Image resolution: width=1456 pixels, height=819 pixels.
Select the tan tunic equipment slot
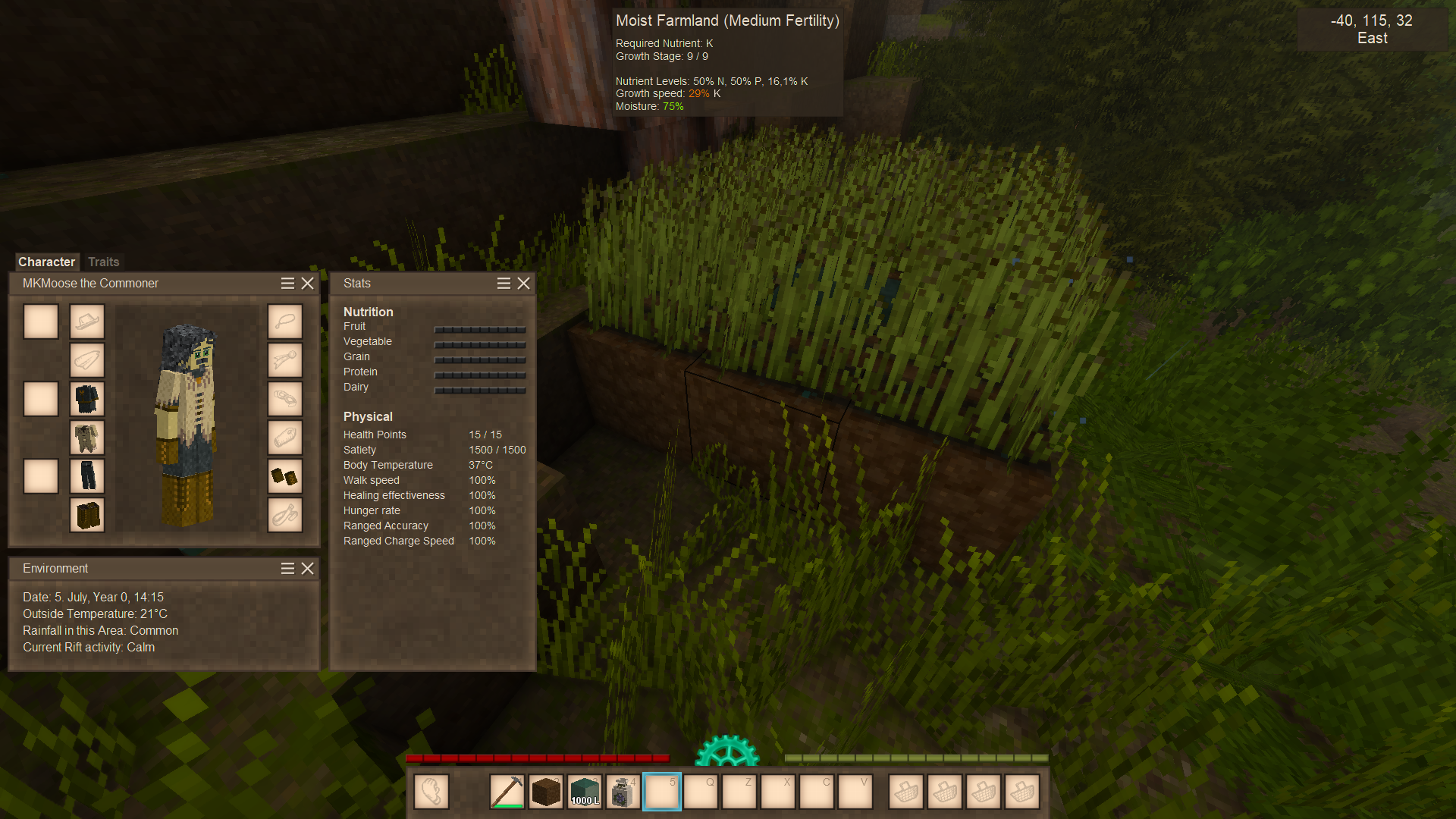[87, 438]
